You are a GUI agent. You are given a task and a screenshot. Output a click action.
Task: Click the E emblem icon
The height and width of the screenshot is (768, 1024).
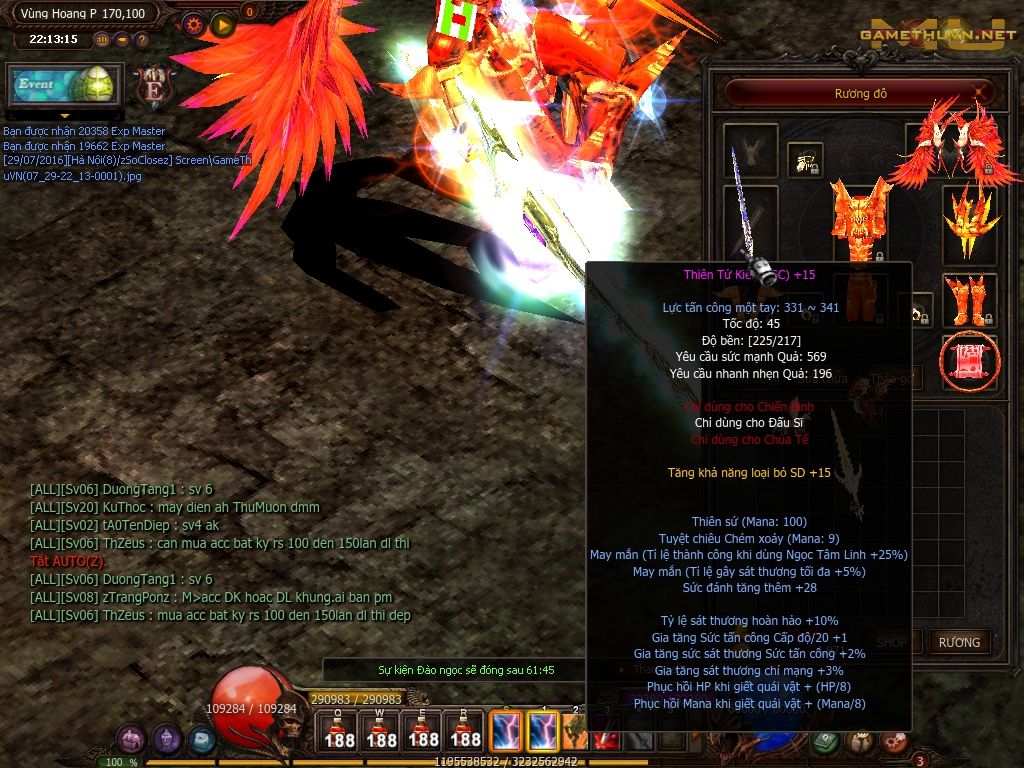click(155, 86)
